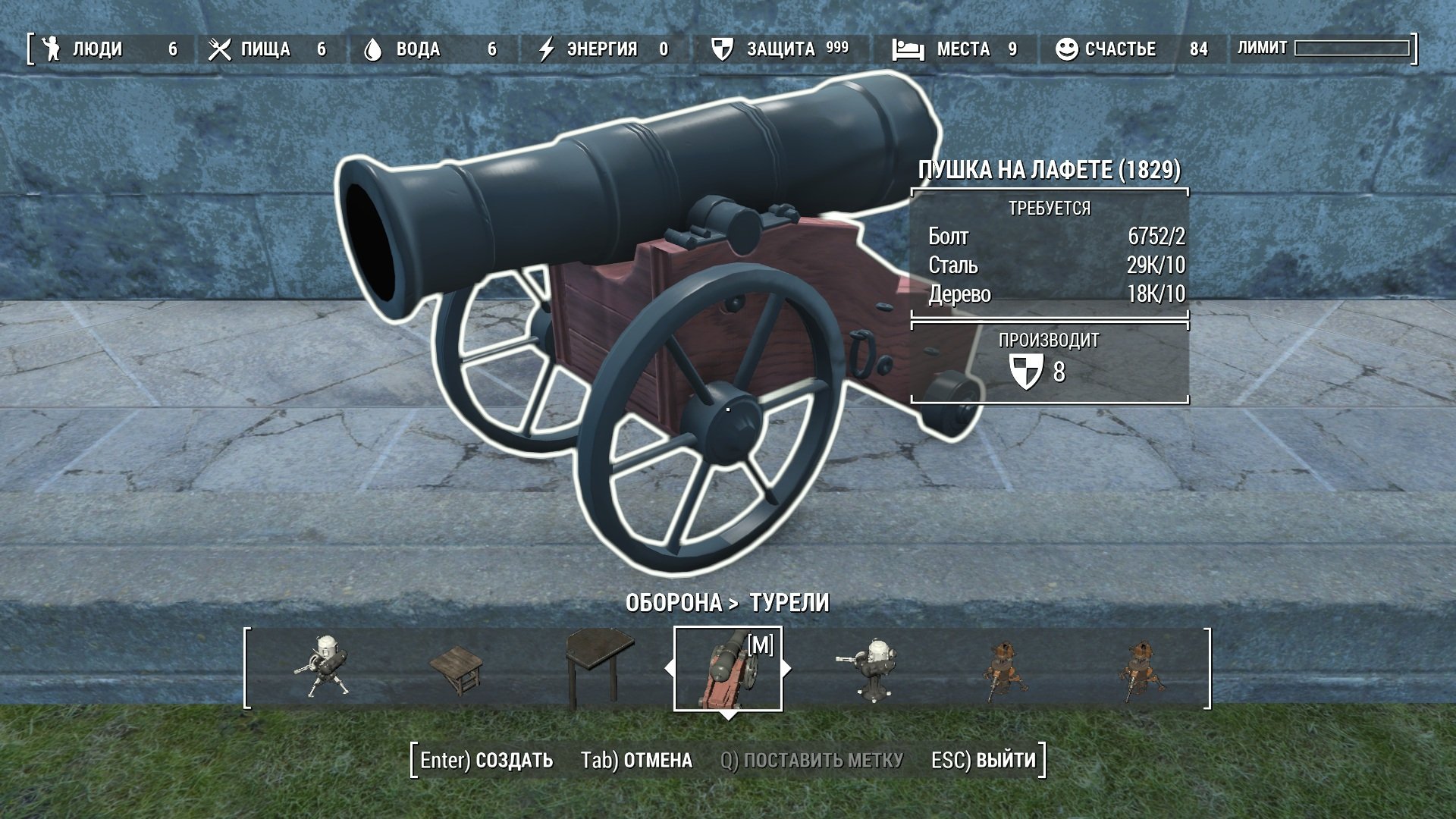Click the ОТМЕНА cancel button

point(636,760)
